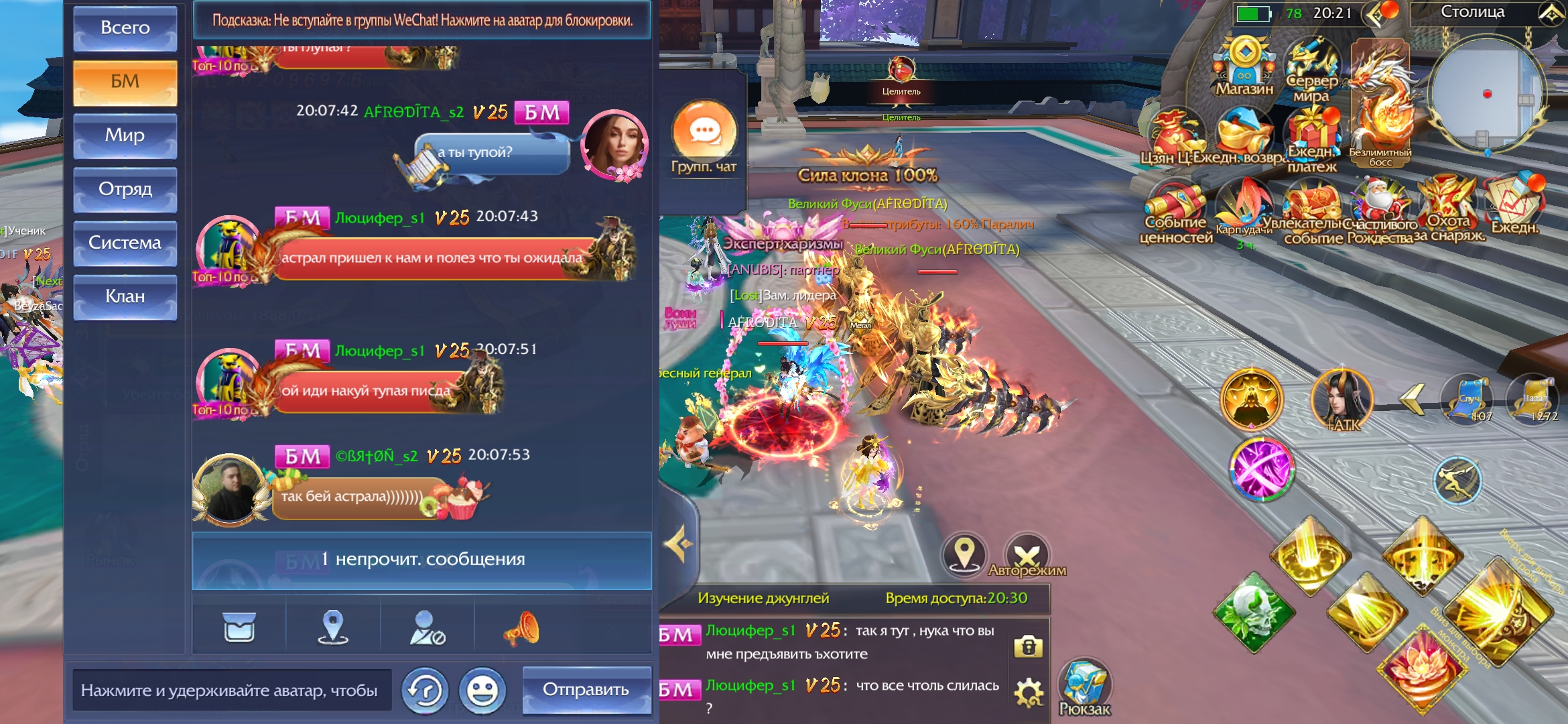Viewport: 1568px width, 724px height.
Task: Open the Мир chat tab
Action: [x=125, y=135]
